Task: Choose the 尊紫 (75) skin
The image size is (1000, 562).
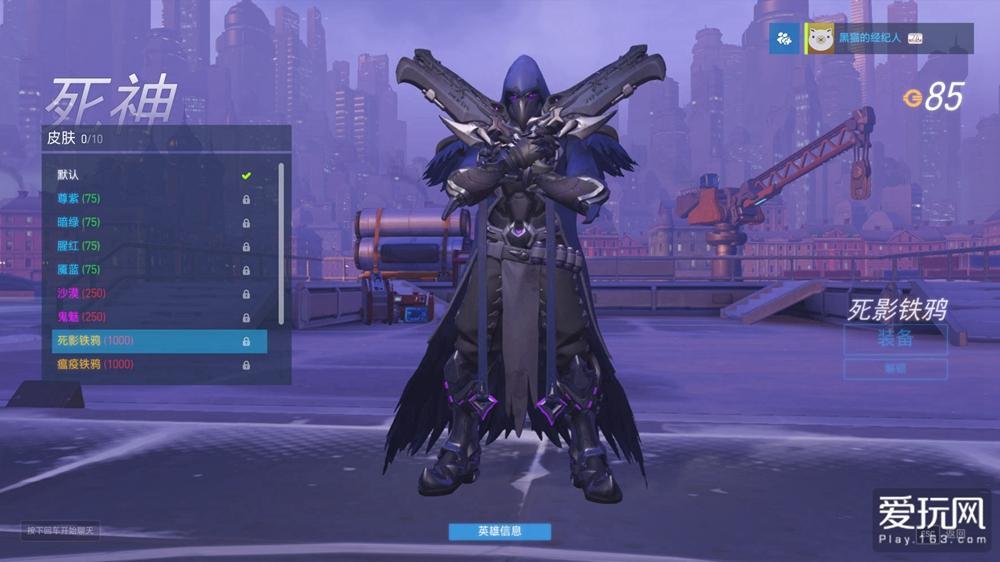Action: point(150,199)
